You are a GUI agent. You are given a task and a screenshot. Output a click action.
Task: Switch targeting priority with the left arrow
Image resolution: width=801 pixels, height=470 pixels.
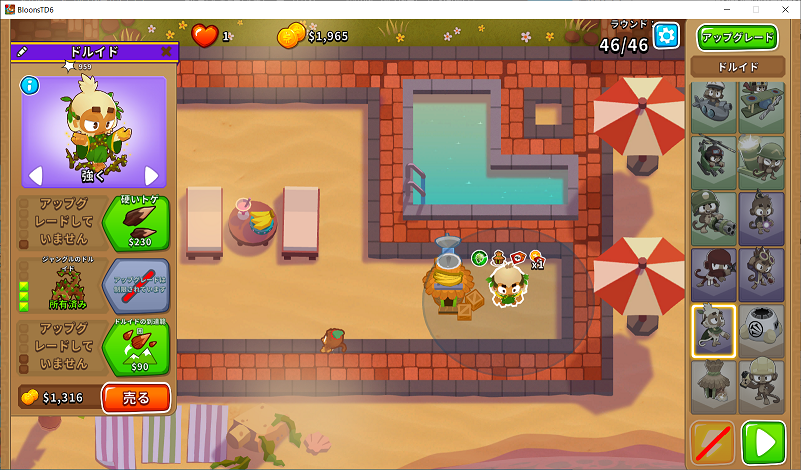34,176
